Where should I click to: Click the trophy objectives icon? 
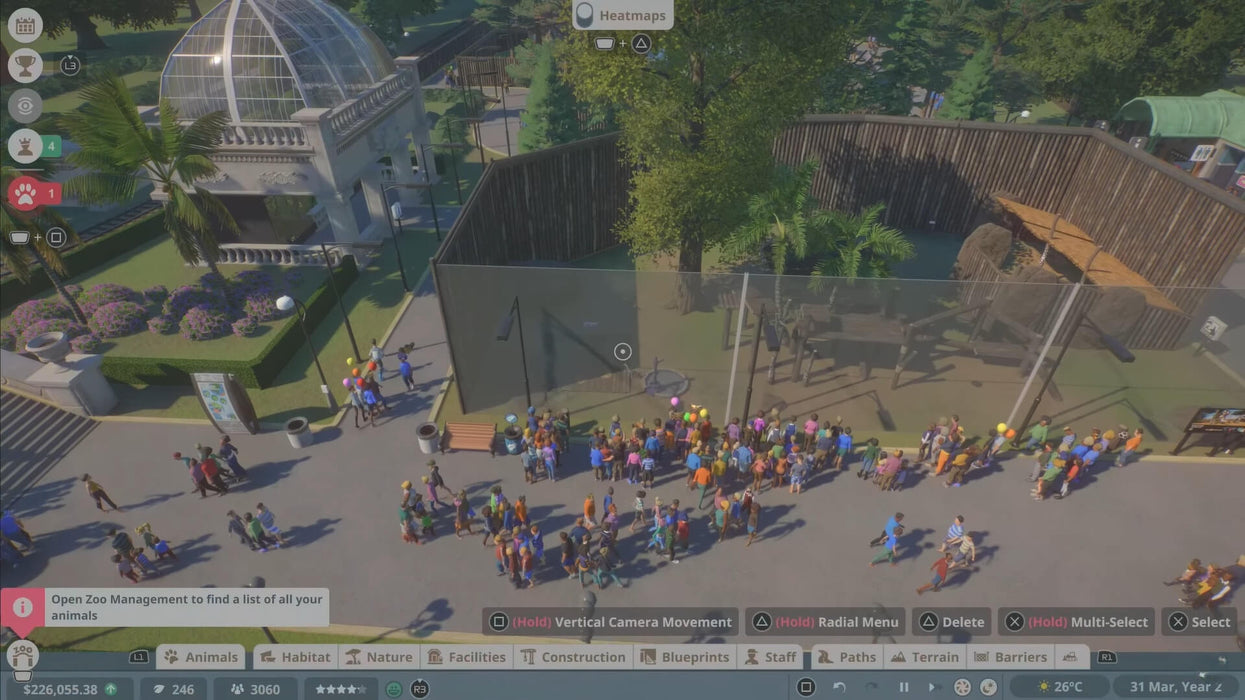(25, 65)
